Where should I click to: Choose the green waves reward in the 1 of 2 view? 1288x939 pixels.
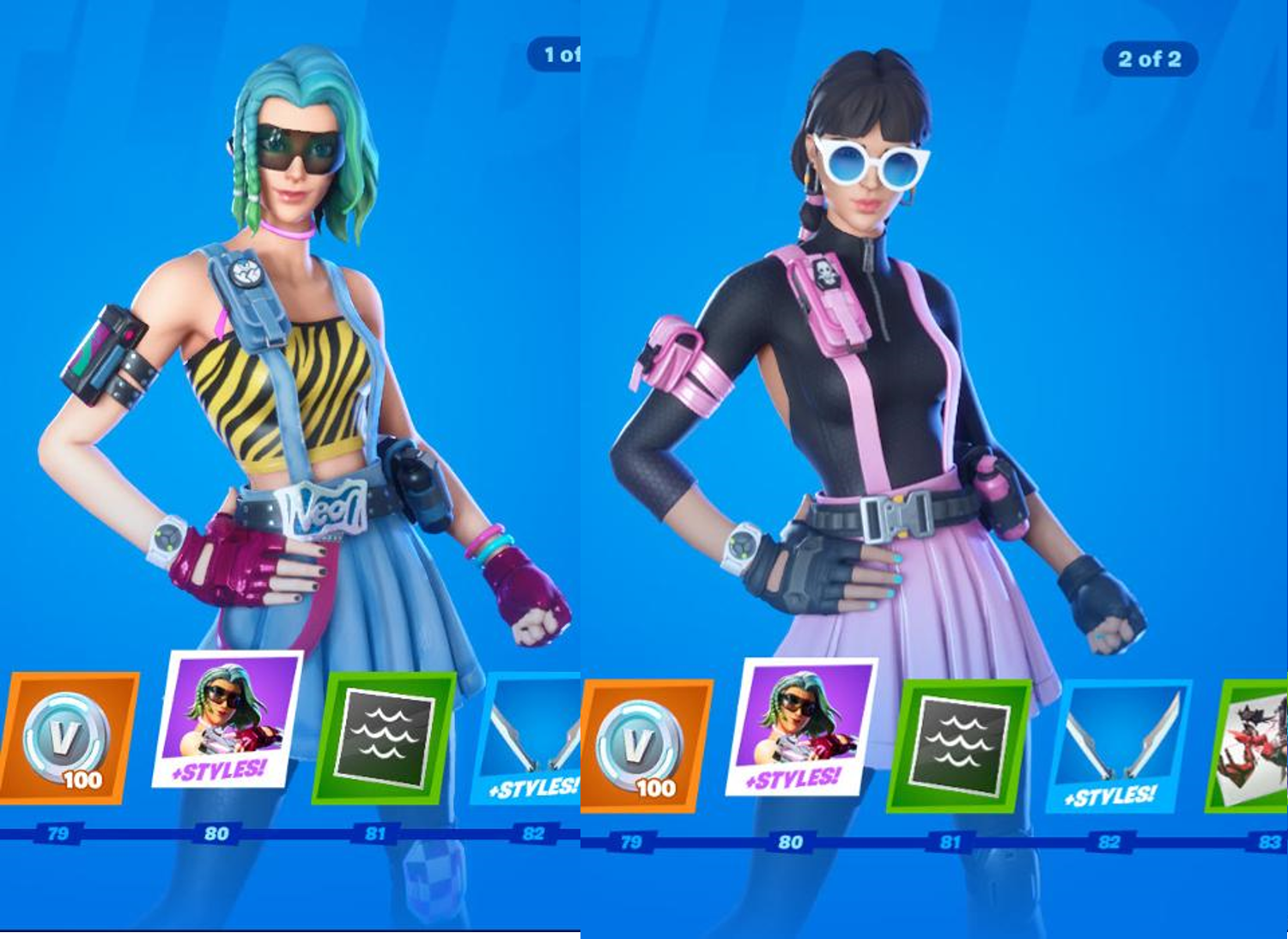pos(384,737)
